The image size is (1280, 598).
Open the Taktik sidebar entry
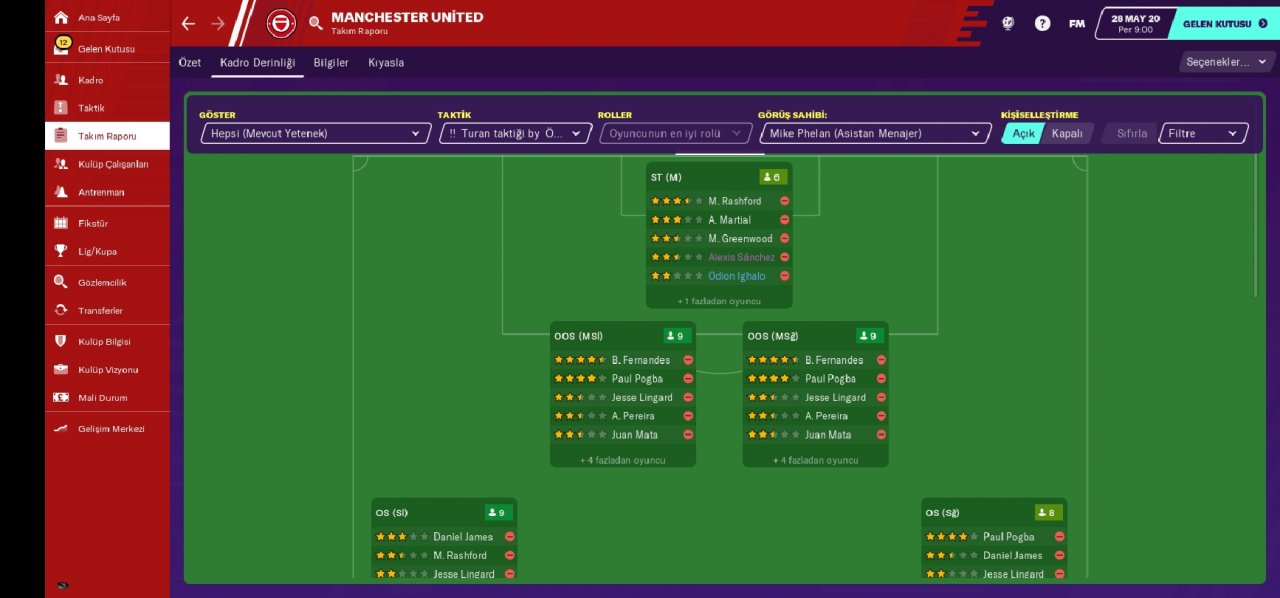91,108
